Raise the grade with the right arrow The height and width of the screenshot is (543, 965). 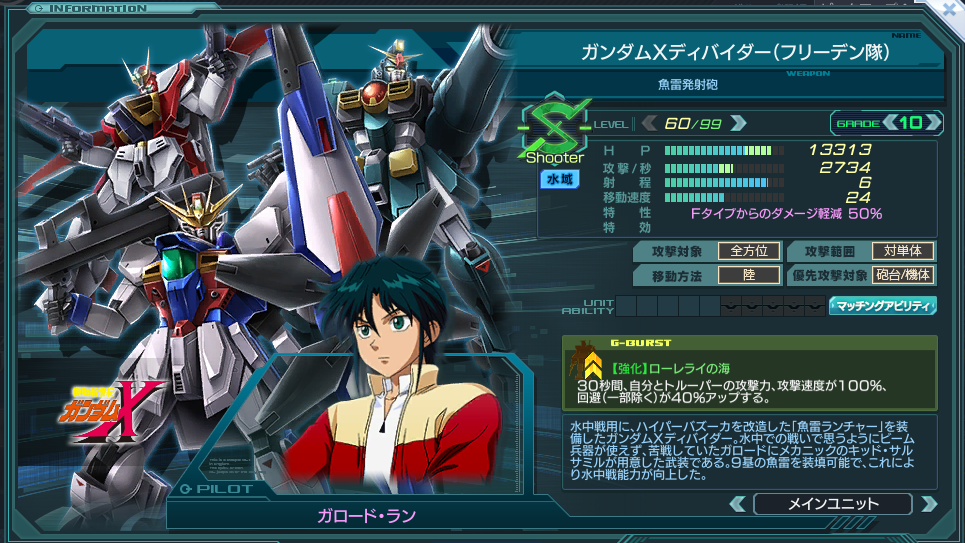pos(934,123)
